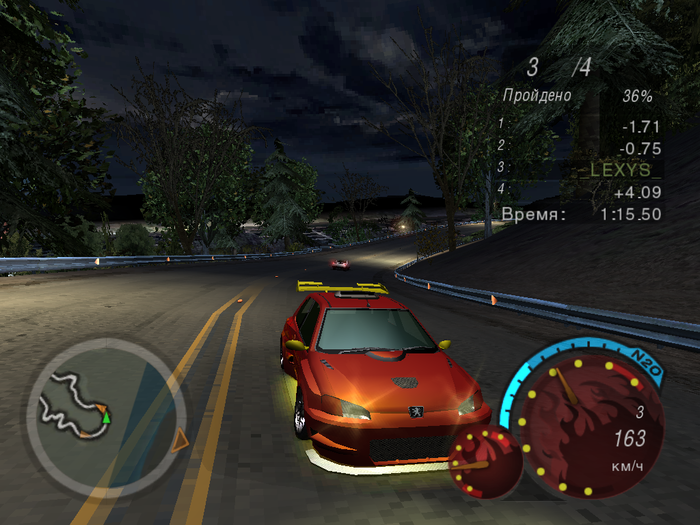
Task: Click the circular track minimap
Action: point(104,413)
